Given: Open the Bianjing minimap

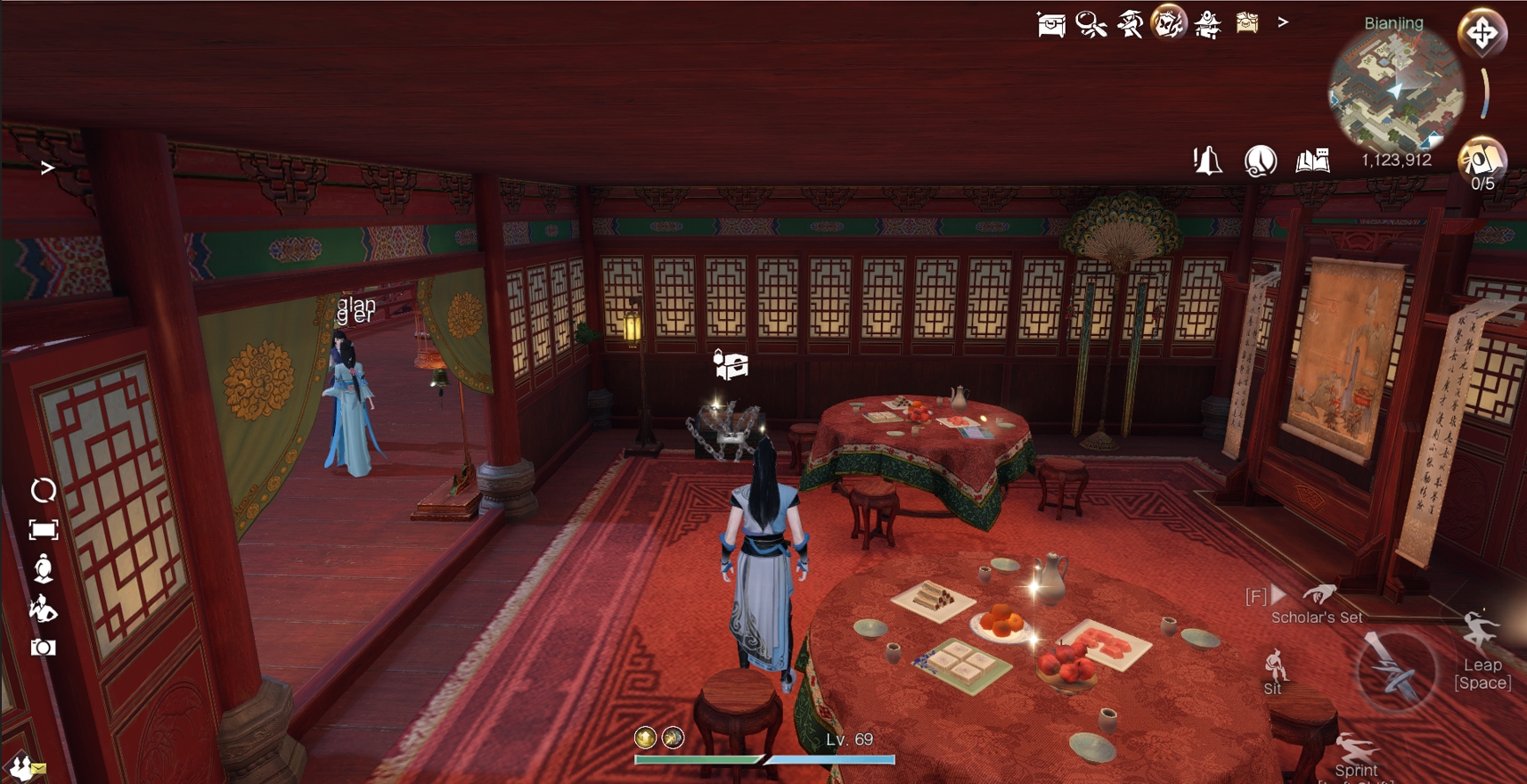Looking at the screenshot, I should pyautogui.click(x=1394, y=89).
